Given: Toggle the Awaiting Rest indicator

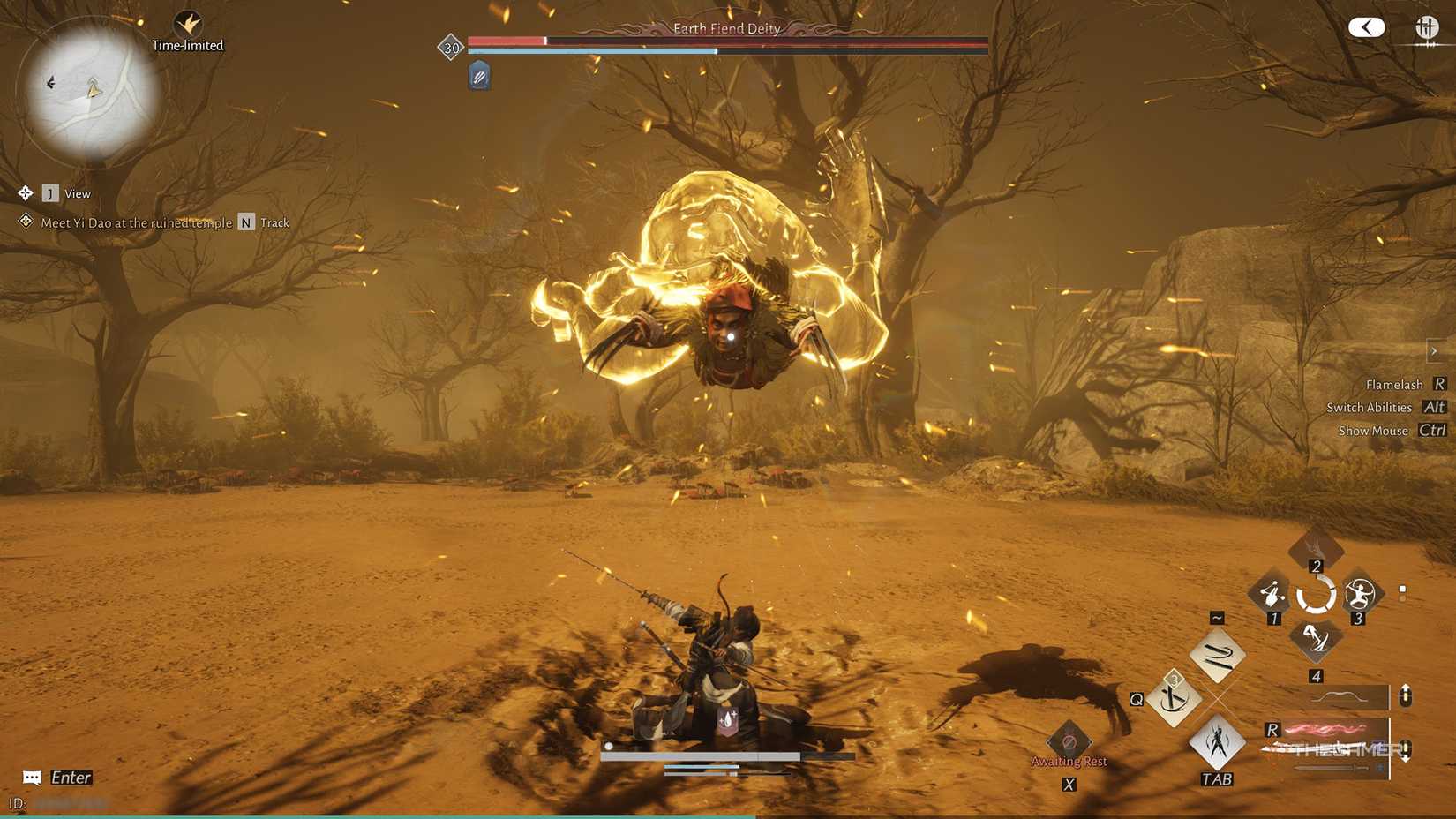Looking at the screenshot, I should click(x=1069, y=741).
